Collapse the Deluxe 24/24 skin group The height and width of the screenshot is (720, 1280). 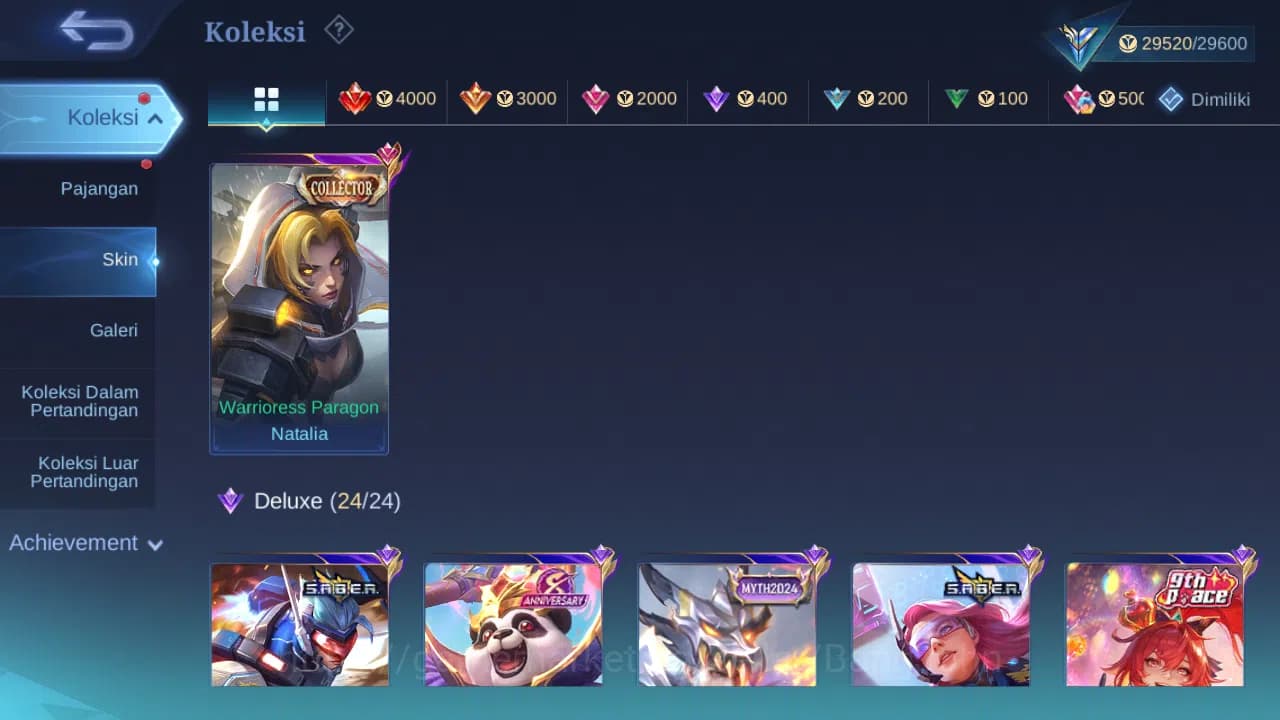click(307, 500)
